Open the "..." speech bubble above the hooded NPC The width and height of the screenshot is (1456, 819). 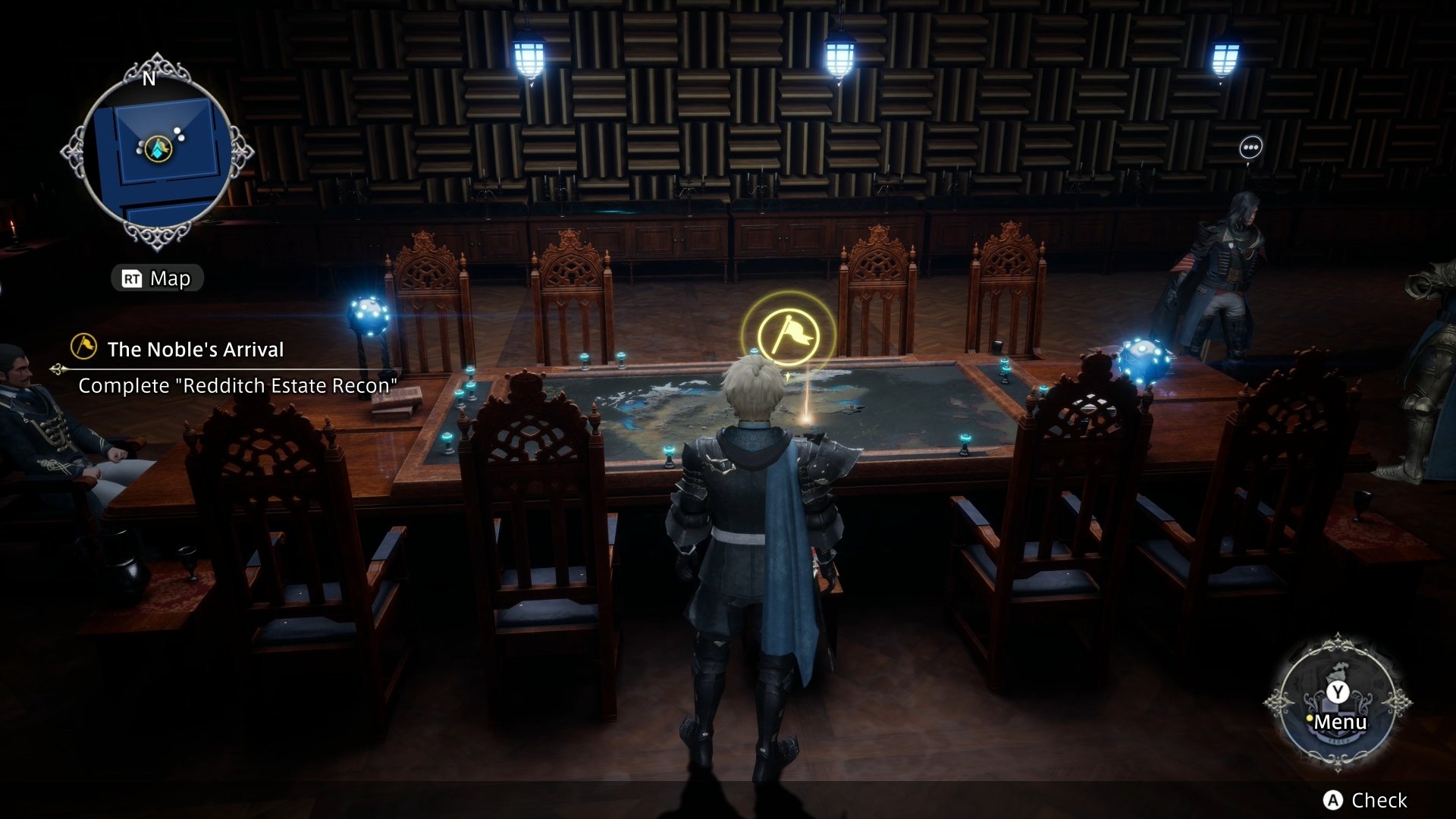(1250, 146)
